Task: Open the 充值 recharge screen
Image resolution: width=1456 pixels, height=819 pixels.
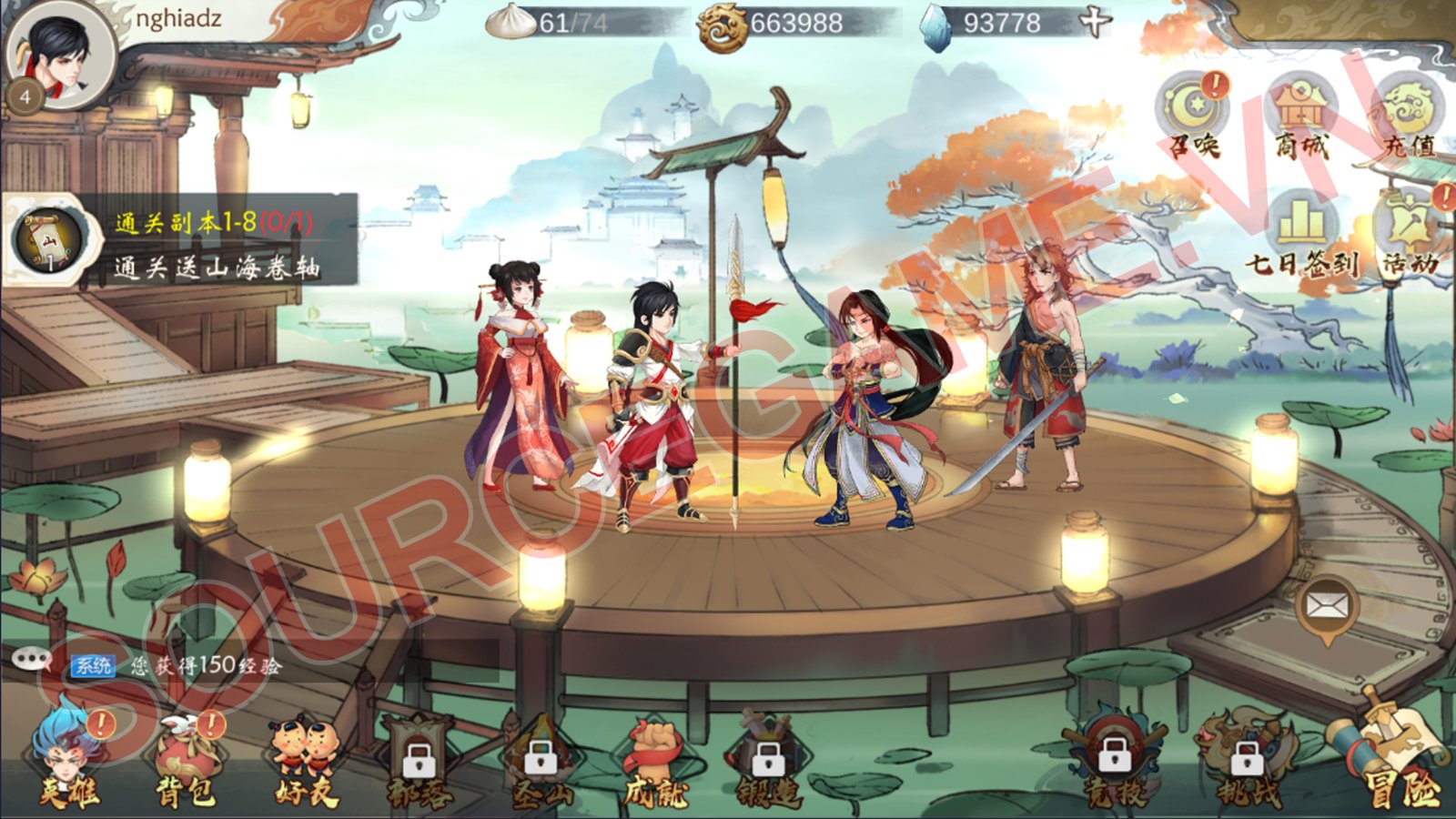Action: coord(1410,116)
